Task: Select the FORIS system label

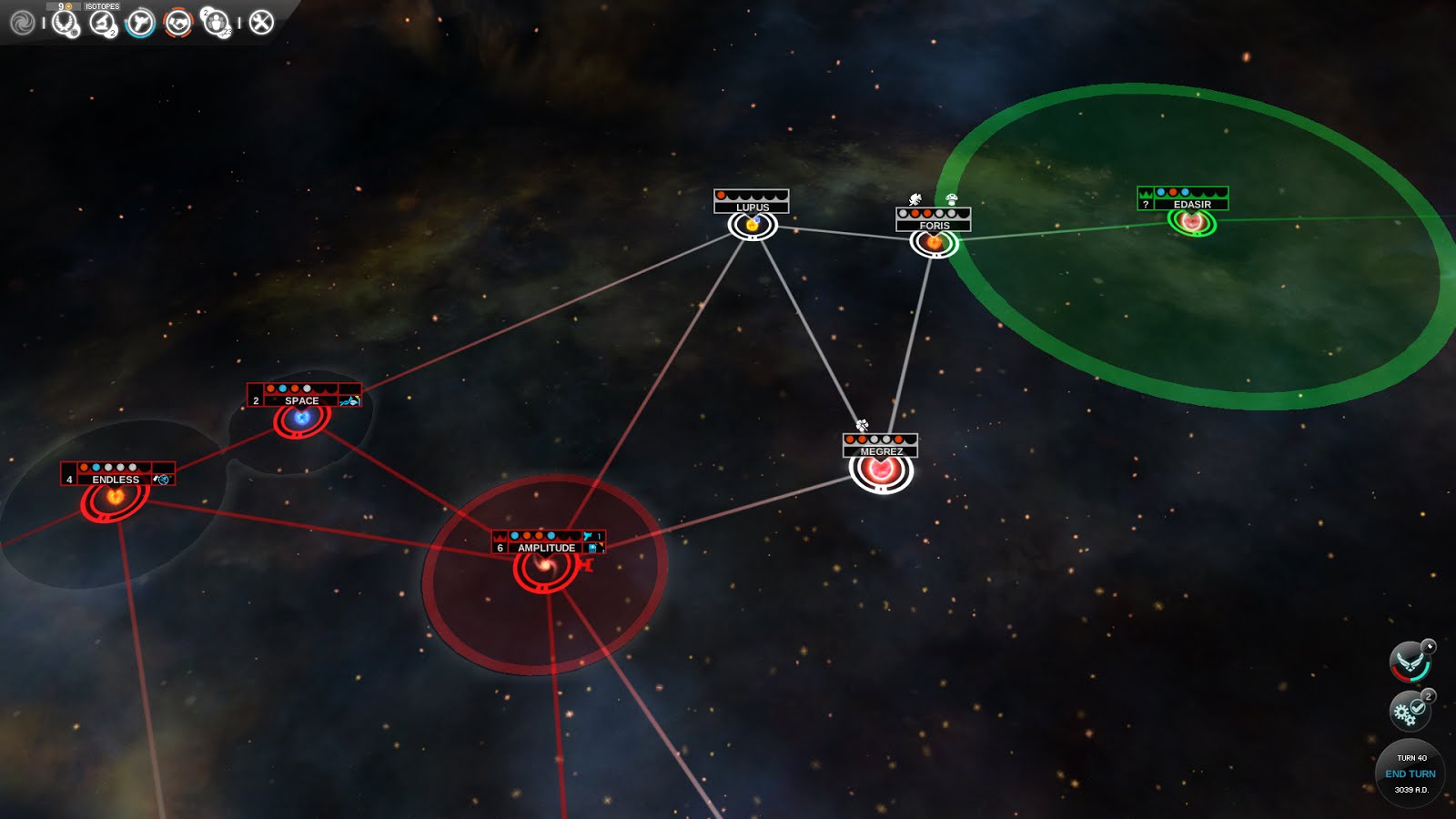Action: click(x=935, y=225)
